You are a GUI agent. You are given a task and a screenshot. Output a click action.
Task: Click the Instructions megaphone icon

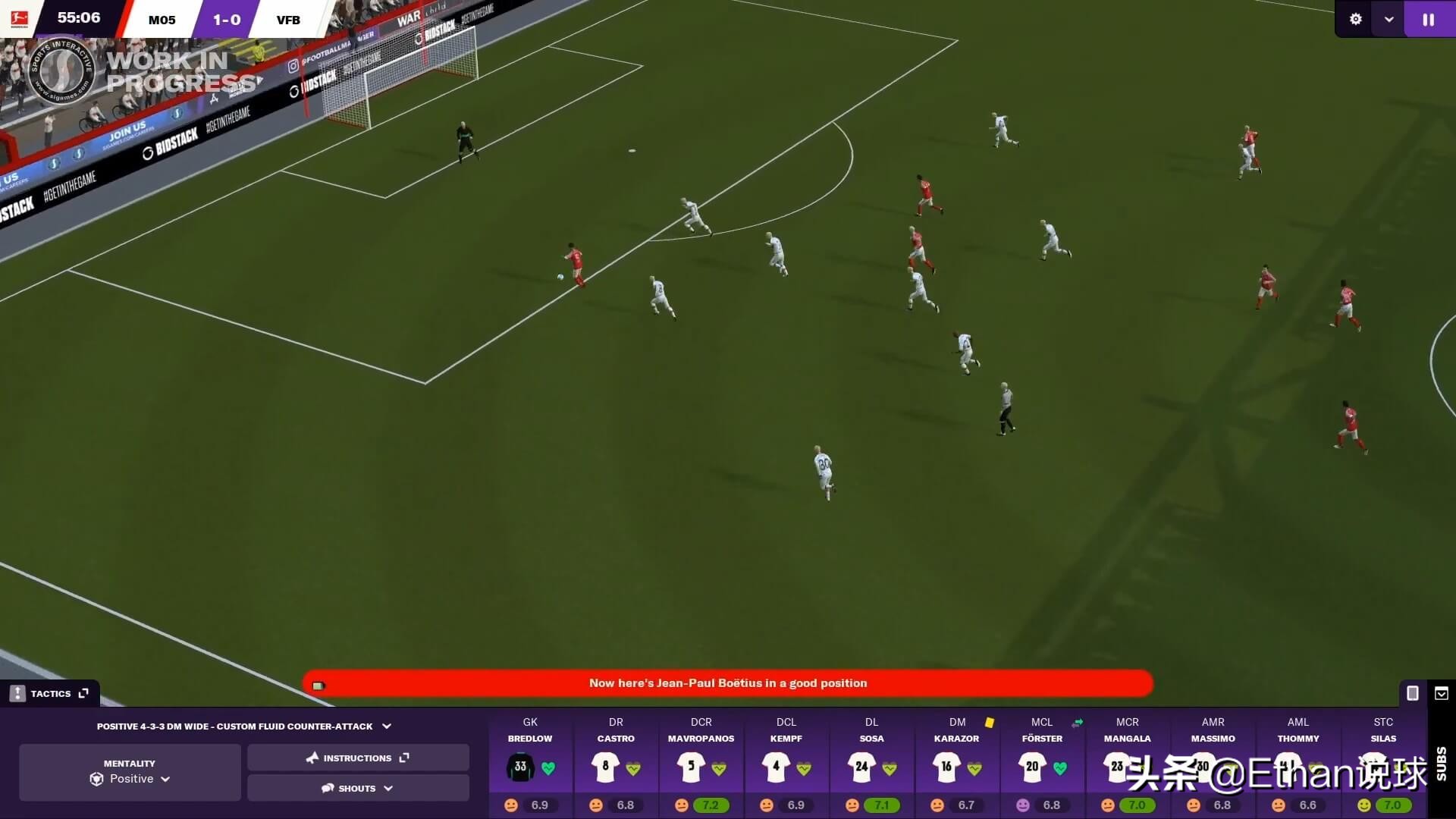pyautogui.click(x=312, y=758)
